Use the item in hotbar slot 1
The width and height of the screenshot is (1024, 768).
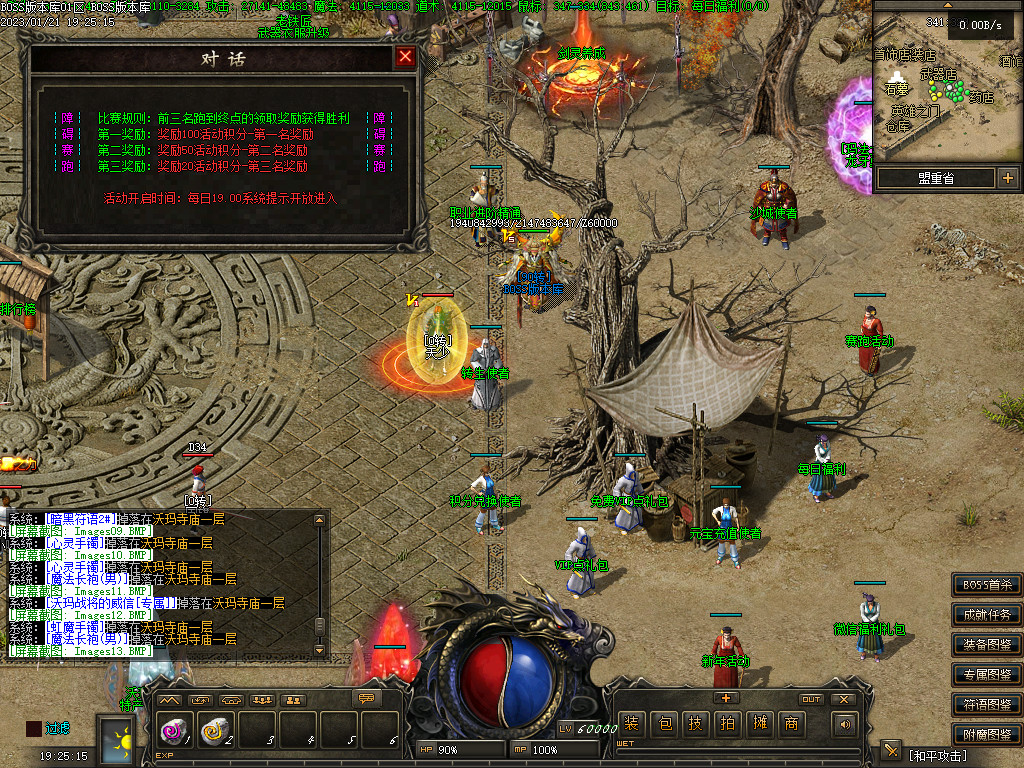point(175,732)
